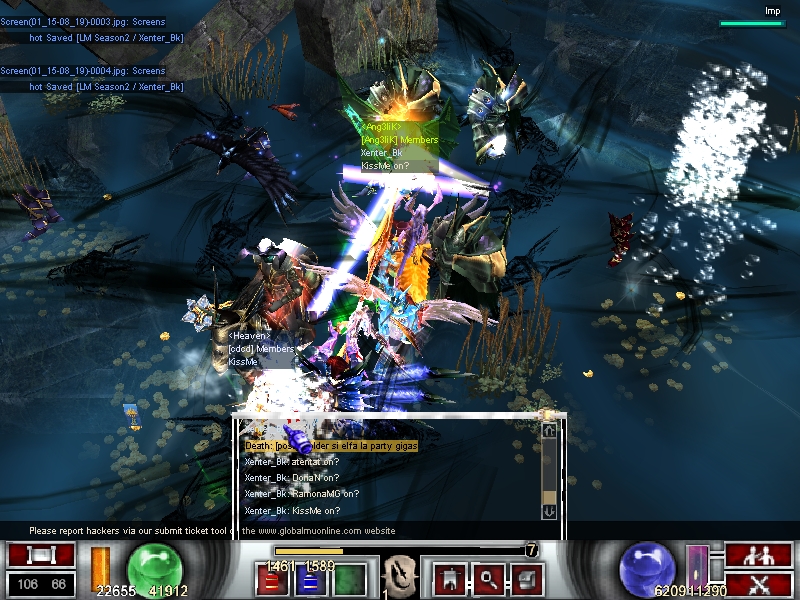This screenshot has height=600, width=800.
Task: Open the top-left red menu button
Action: point(41,555)
